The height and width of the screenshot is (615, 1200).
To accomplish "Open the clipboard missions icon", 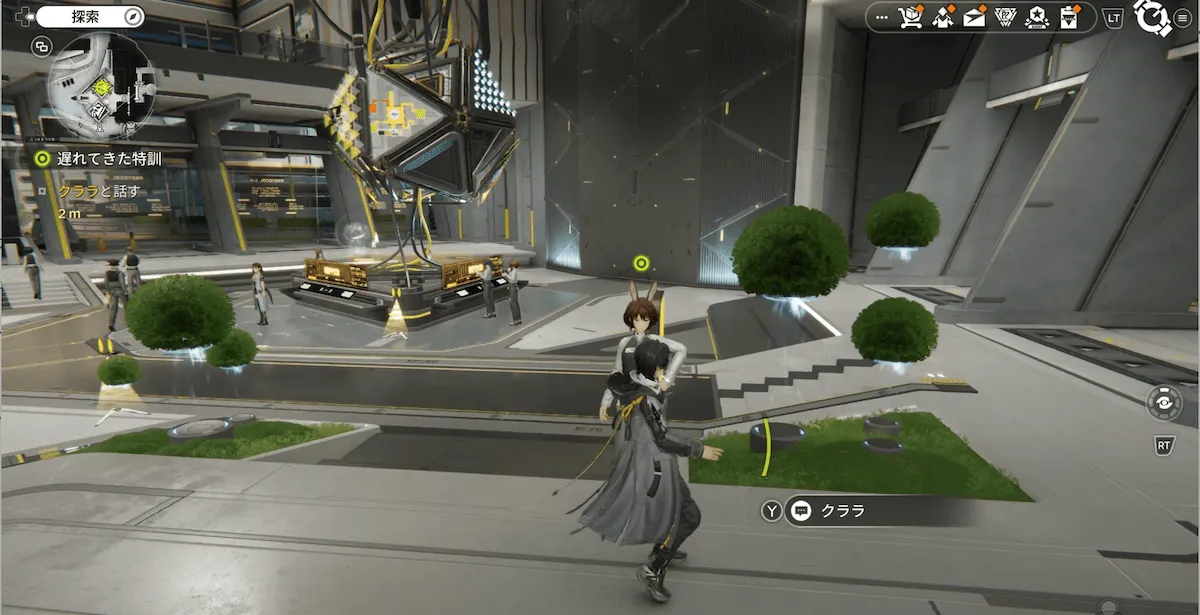I will (1070, 17).
